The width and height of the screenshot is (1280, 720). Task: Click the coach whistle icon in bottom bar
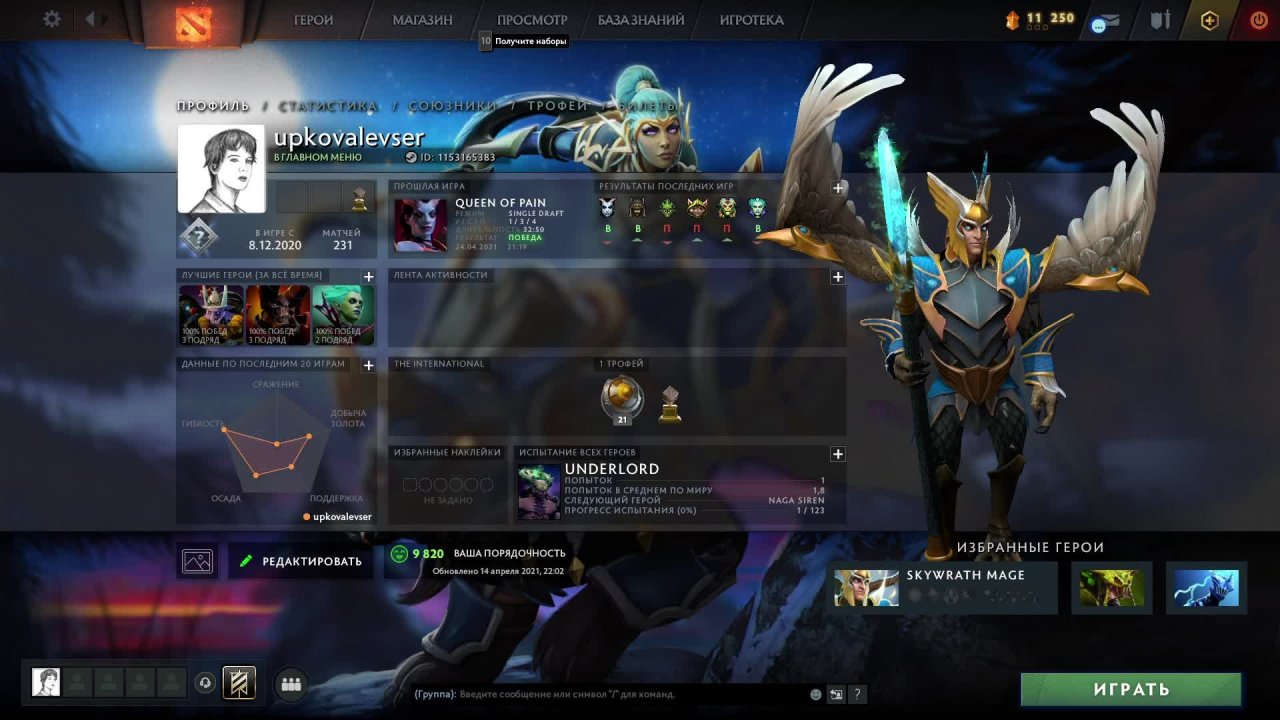(205, 683)
